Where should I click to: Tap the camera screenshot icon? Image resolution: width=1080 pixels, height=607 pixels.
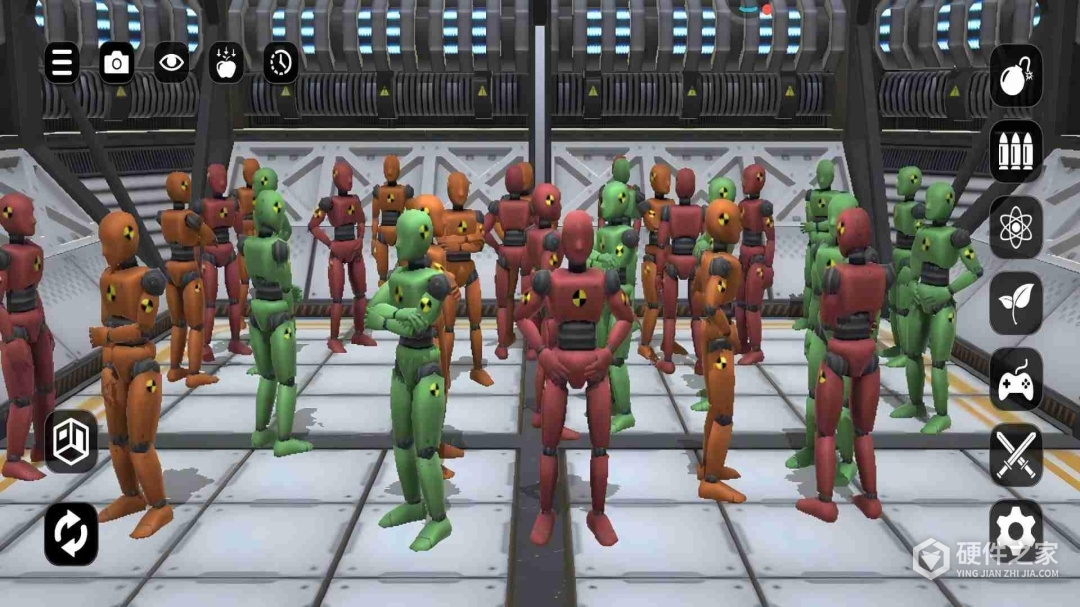click(117, 63)
